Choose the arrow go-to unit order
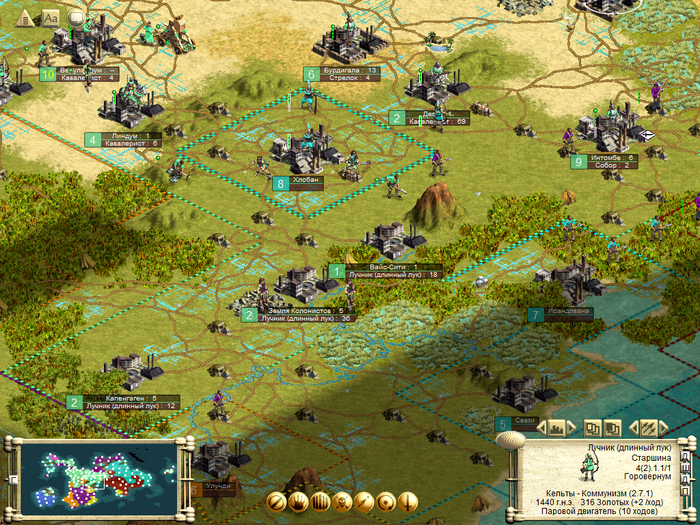This screenshot has height=525, width=700. [365, 502]
